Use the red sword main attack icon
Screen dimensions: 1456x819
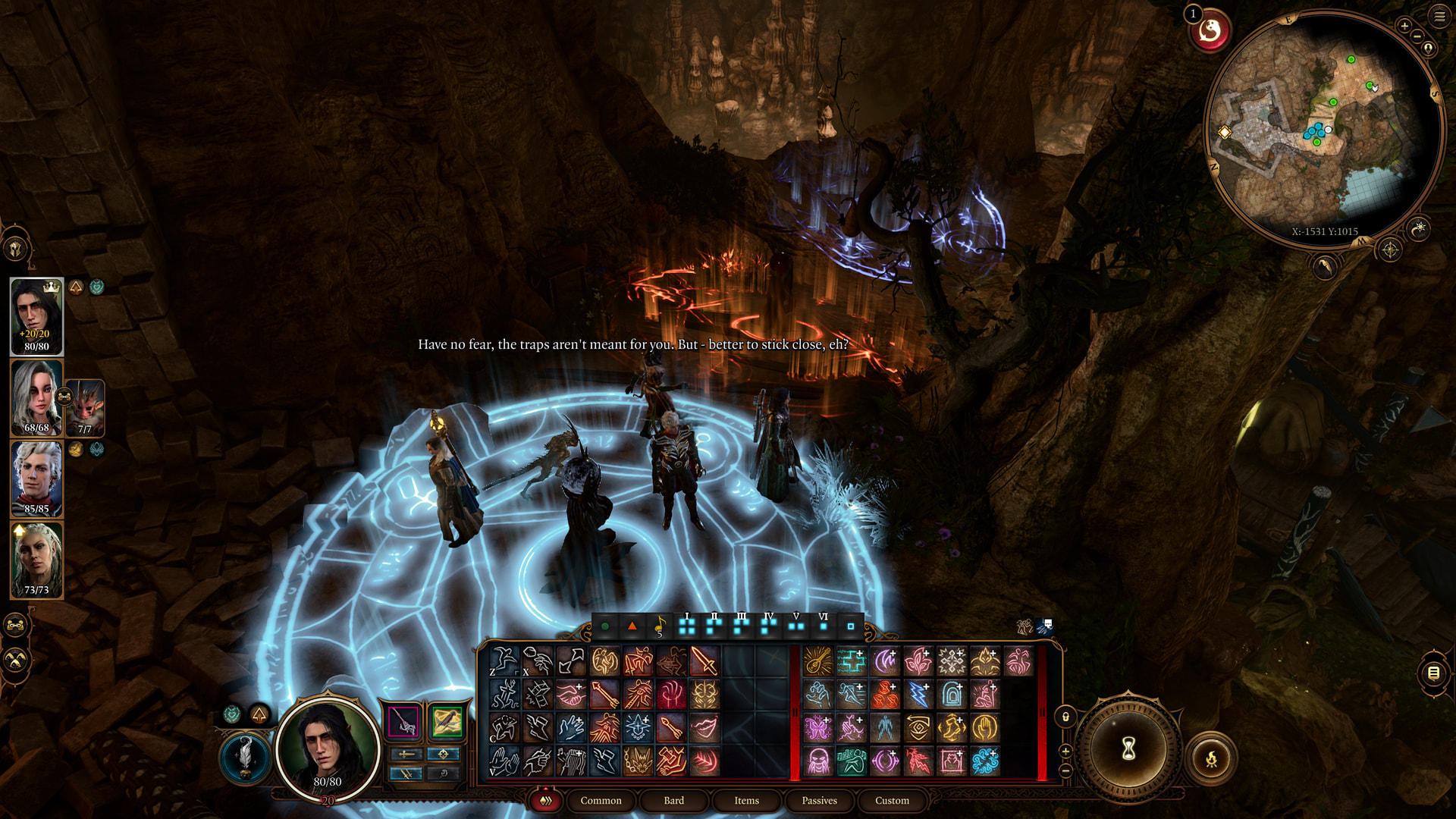pyautogui.click(x=704, y=661)
